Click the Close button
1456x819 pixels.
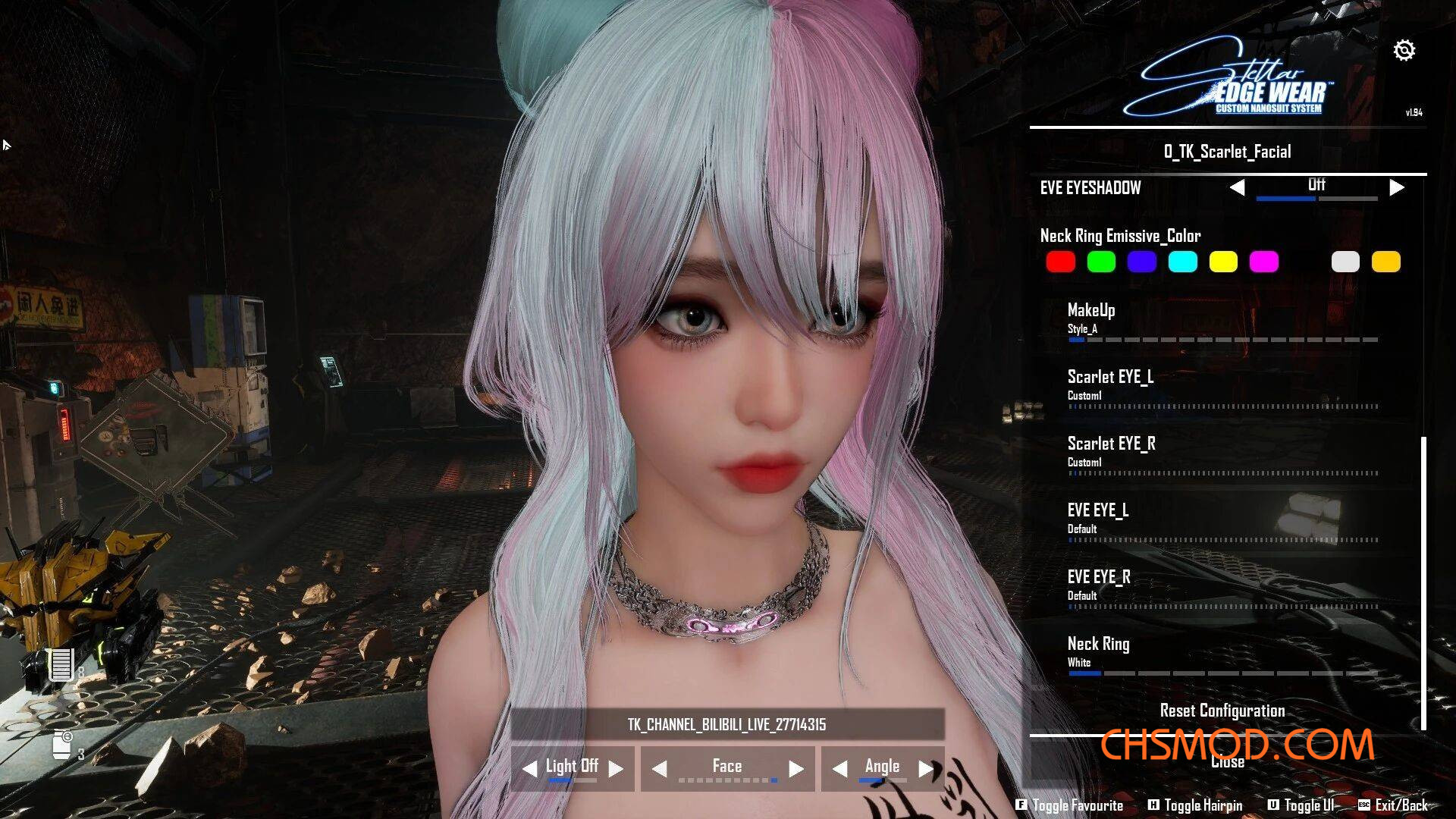coord(1228,761)
